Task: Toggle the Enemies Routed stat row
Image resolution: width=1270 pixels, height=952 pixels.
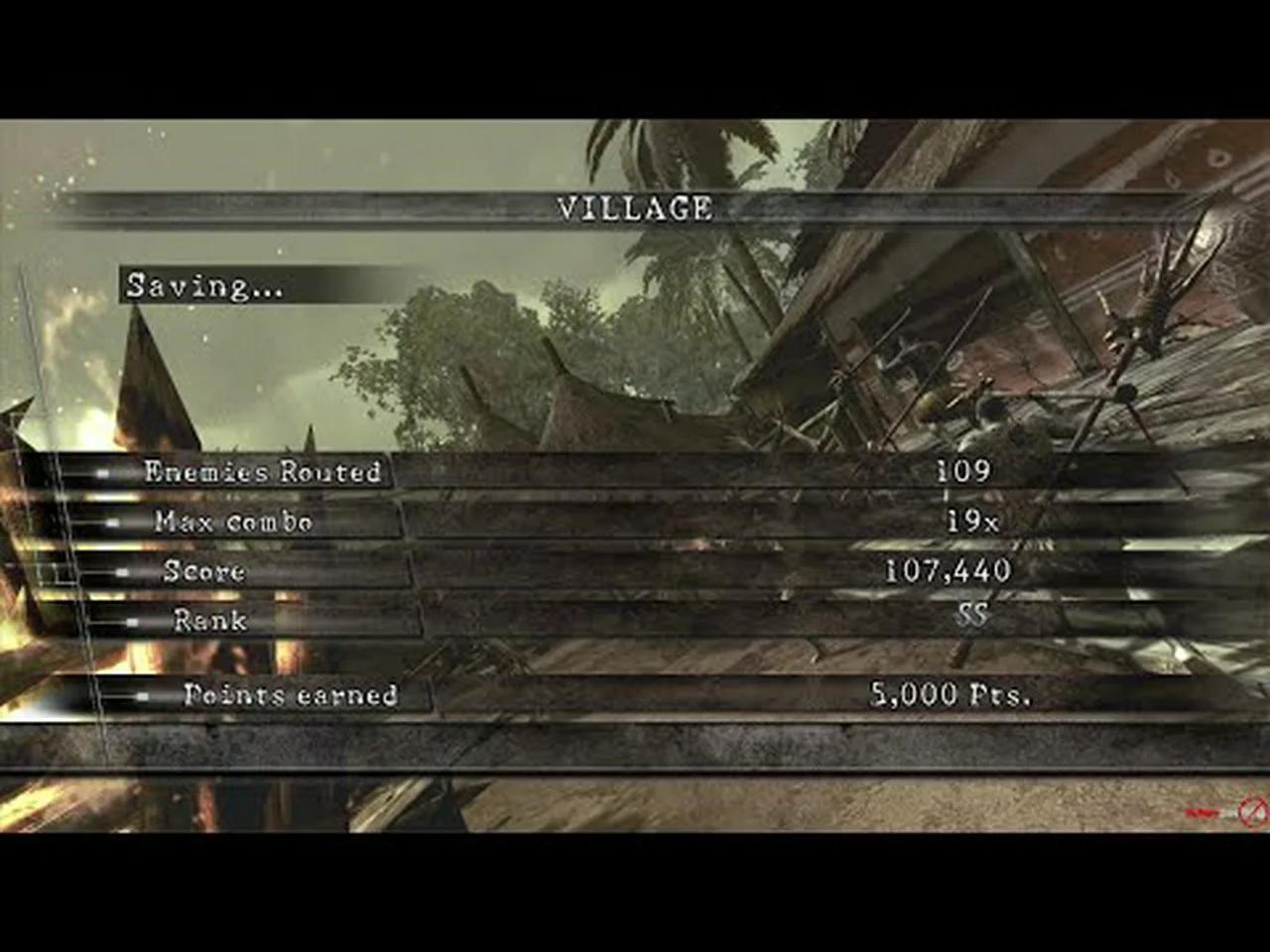Action: pyautogui.click(x=262, y=474)
